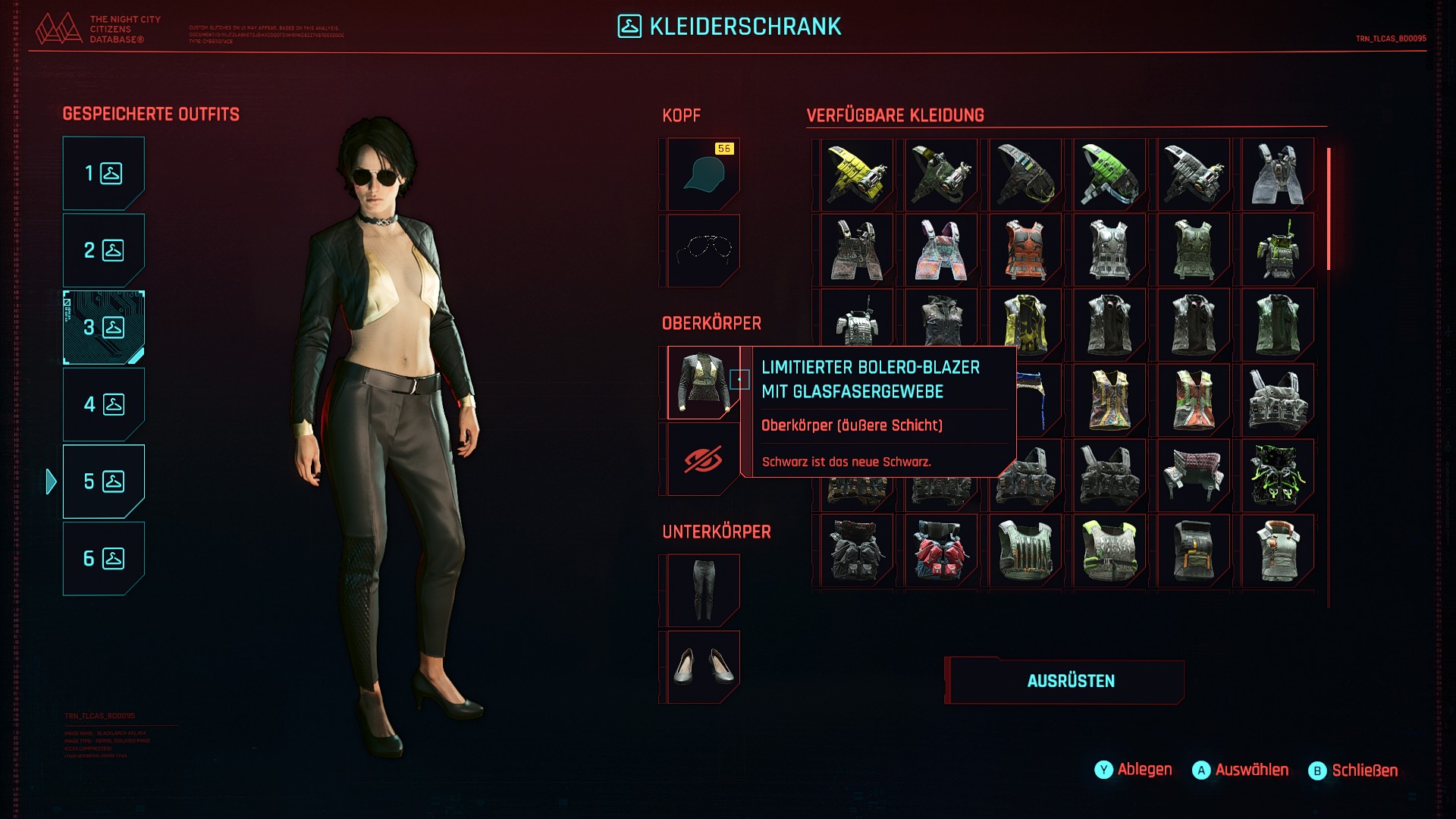Pick the yellow holster harness item
The width and height of the screenshot is (1456, 819).
point(857,174)
